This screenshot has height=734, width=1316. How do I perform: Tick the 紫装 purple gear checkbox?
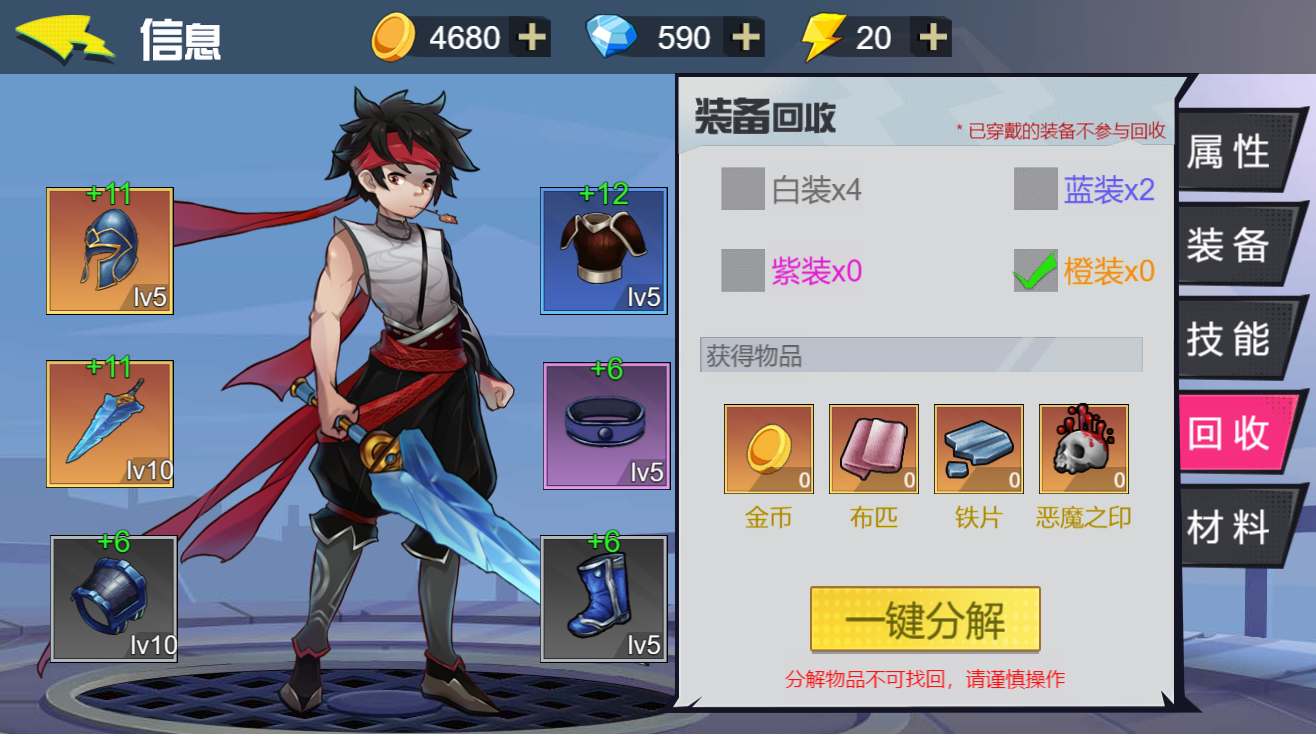click(x=743, y=270)
